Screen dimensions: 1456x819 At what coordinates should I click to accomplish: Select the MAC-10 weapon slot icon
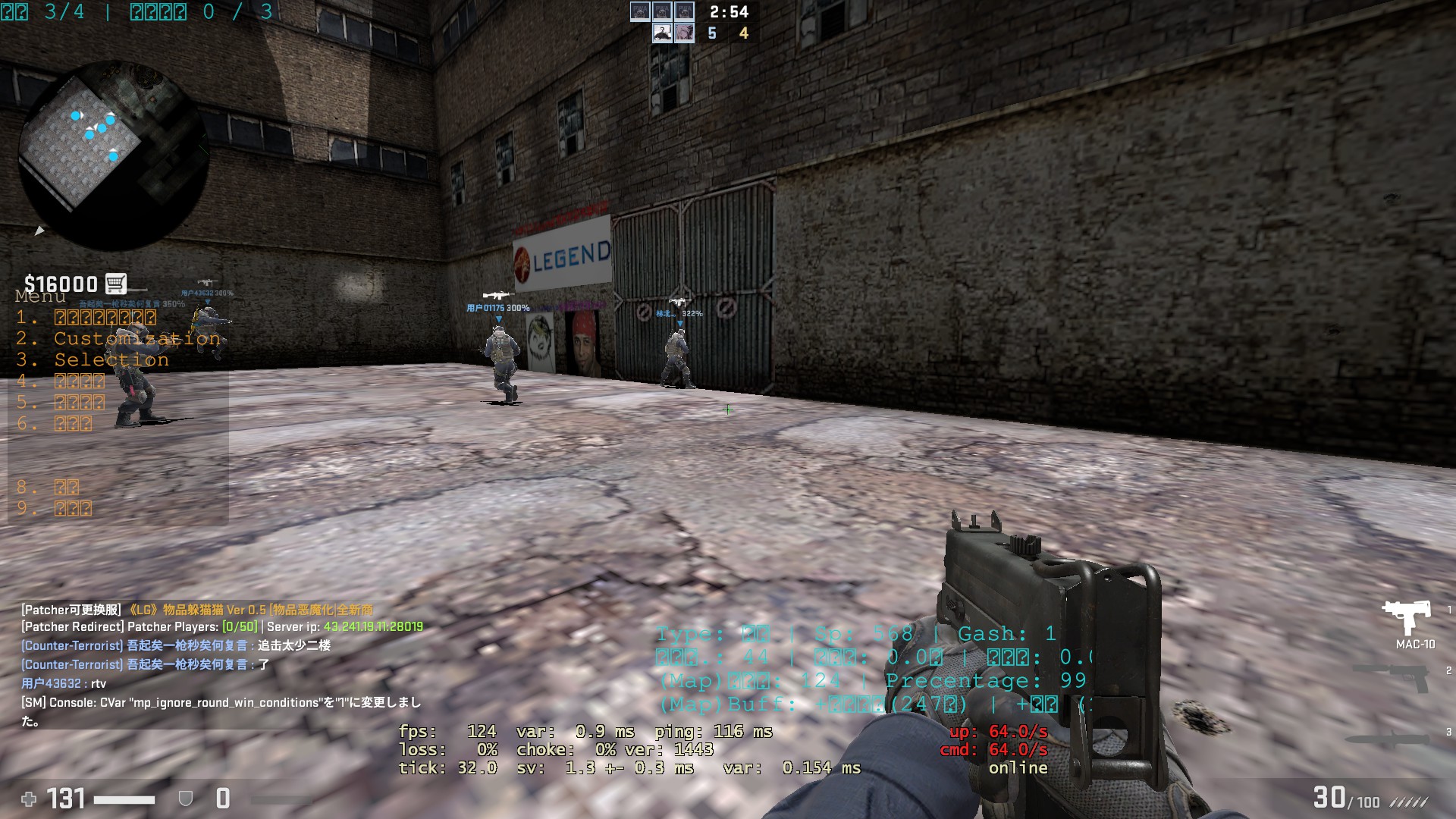point(1407,617)
